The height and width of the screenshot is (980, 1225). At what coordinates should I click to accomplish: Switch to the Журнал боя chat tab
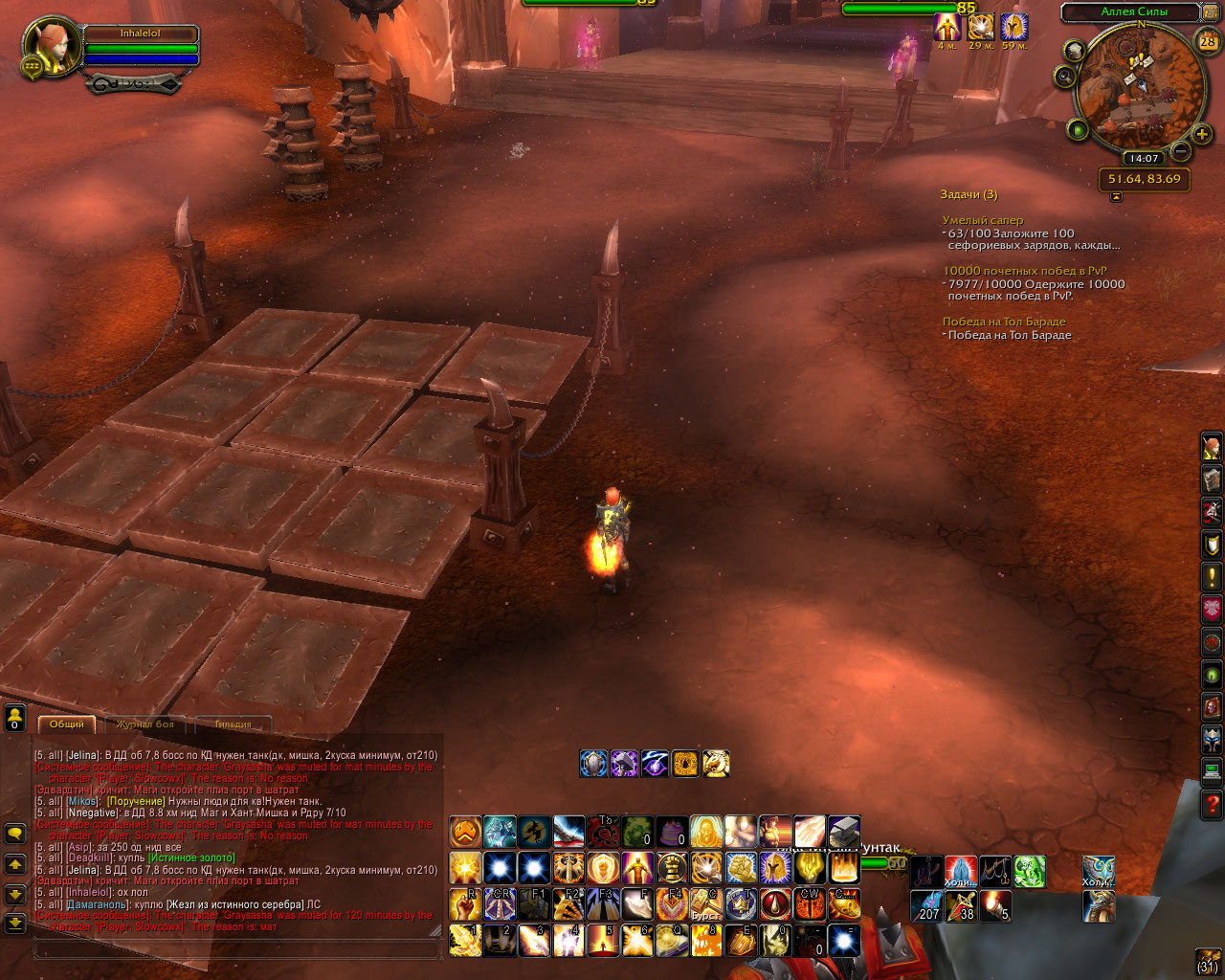(x=145, y=724)
